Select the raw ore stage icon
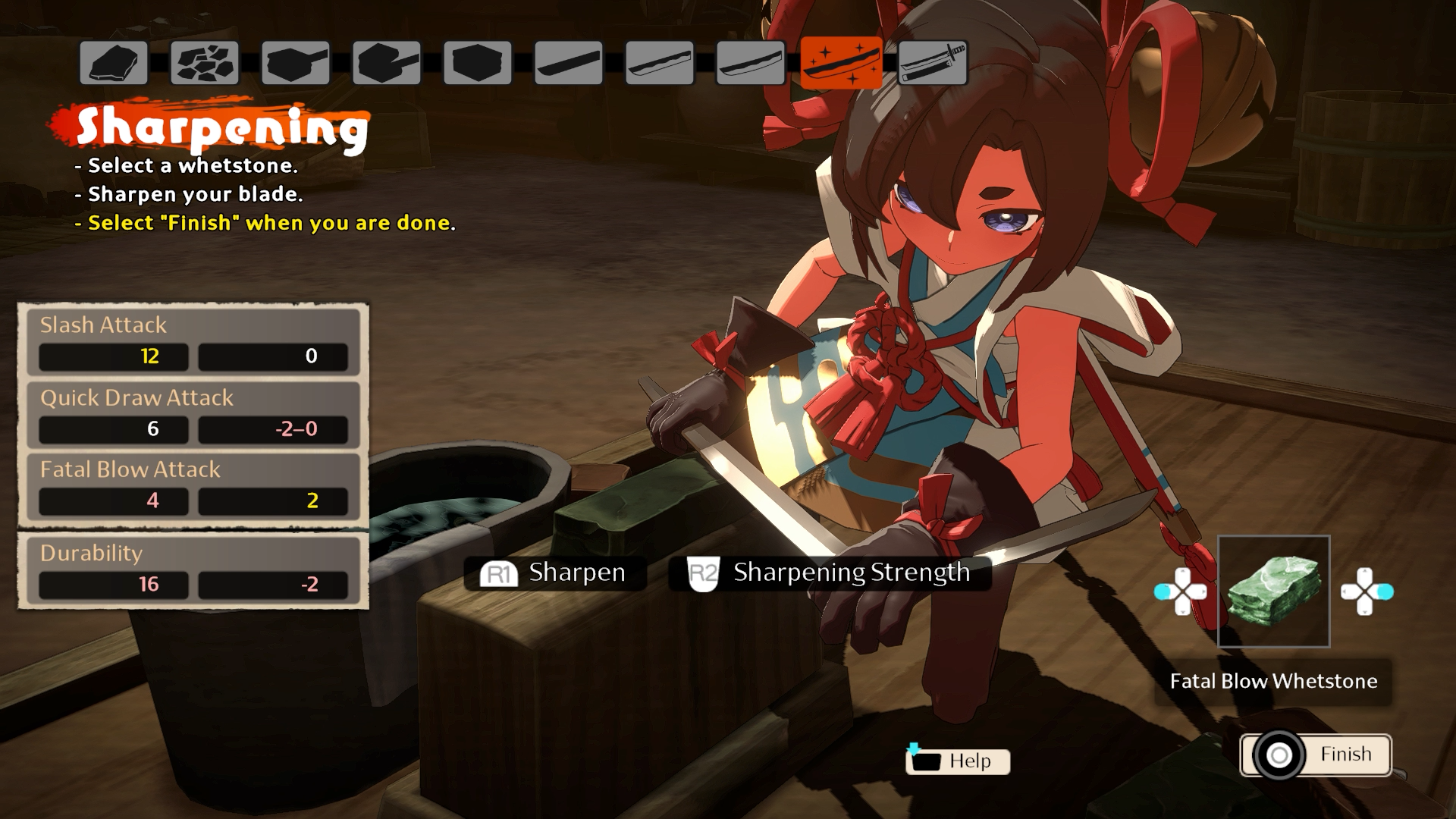The height and width of the screenshot is (819, 1456). point(115,64)
